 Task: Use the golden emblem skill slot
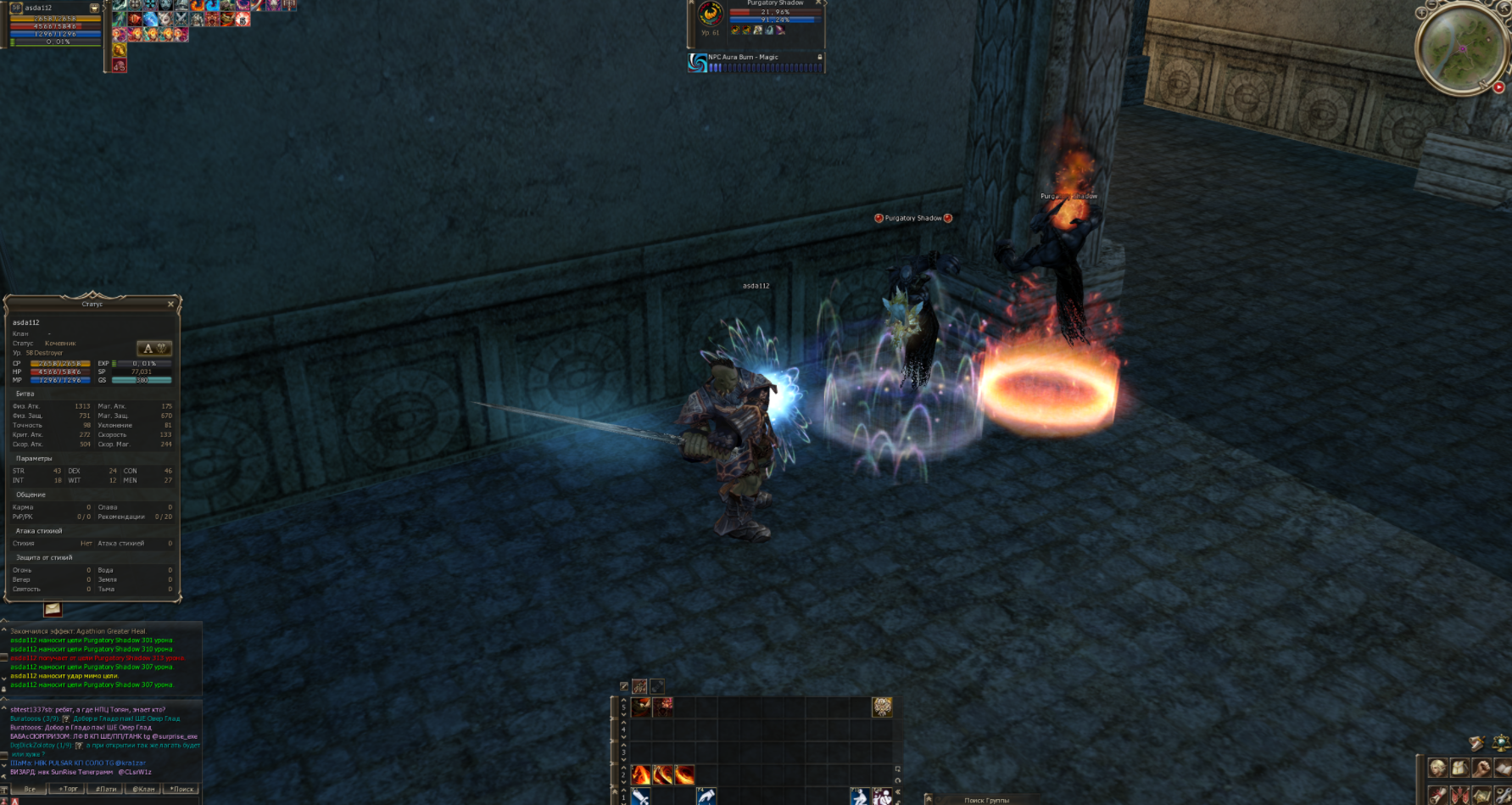point(882,707)
